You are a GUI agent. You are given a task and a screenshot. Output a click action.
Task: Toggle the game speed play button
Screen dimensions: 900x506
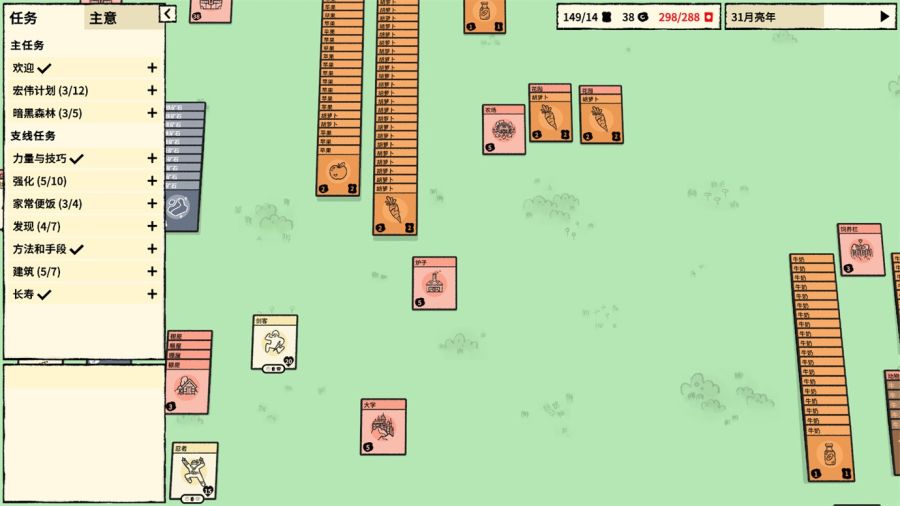pos(884,16)
